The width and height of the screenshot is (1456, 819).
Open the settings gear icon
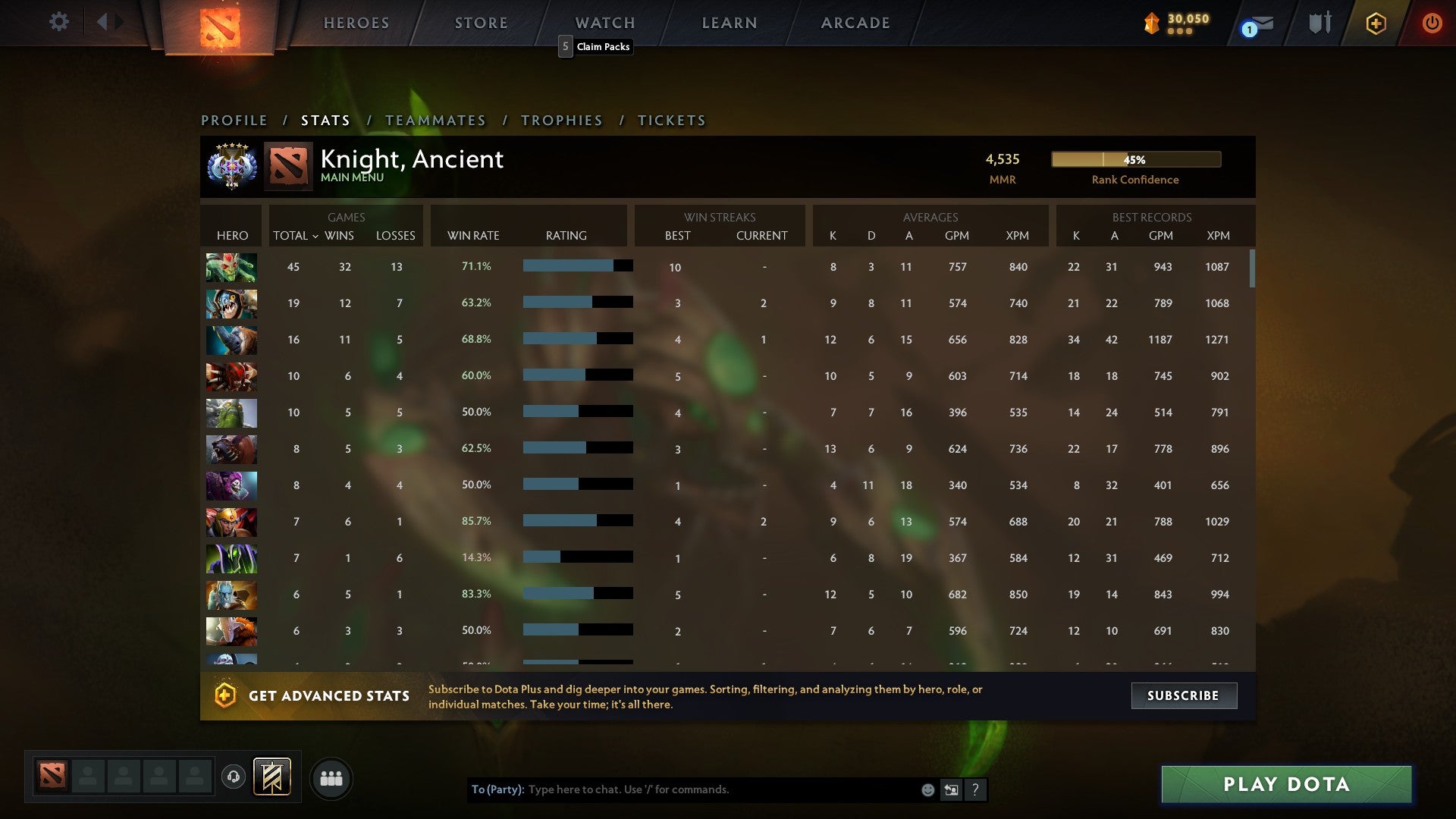tap(58, 22)
